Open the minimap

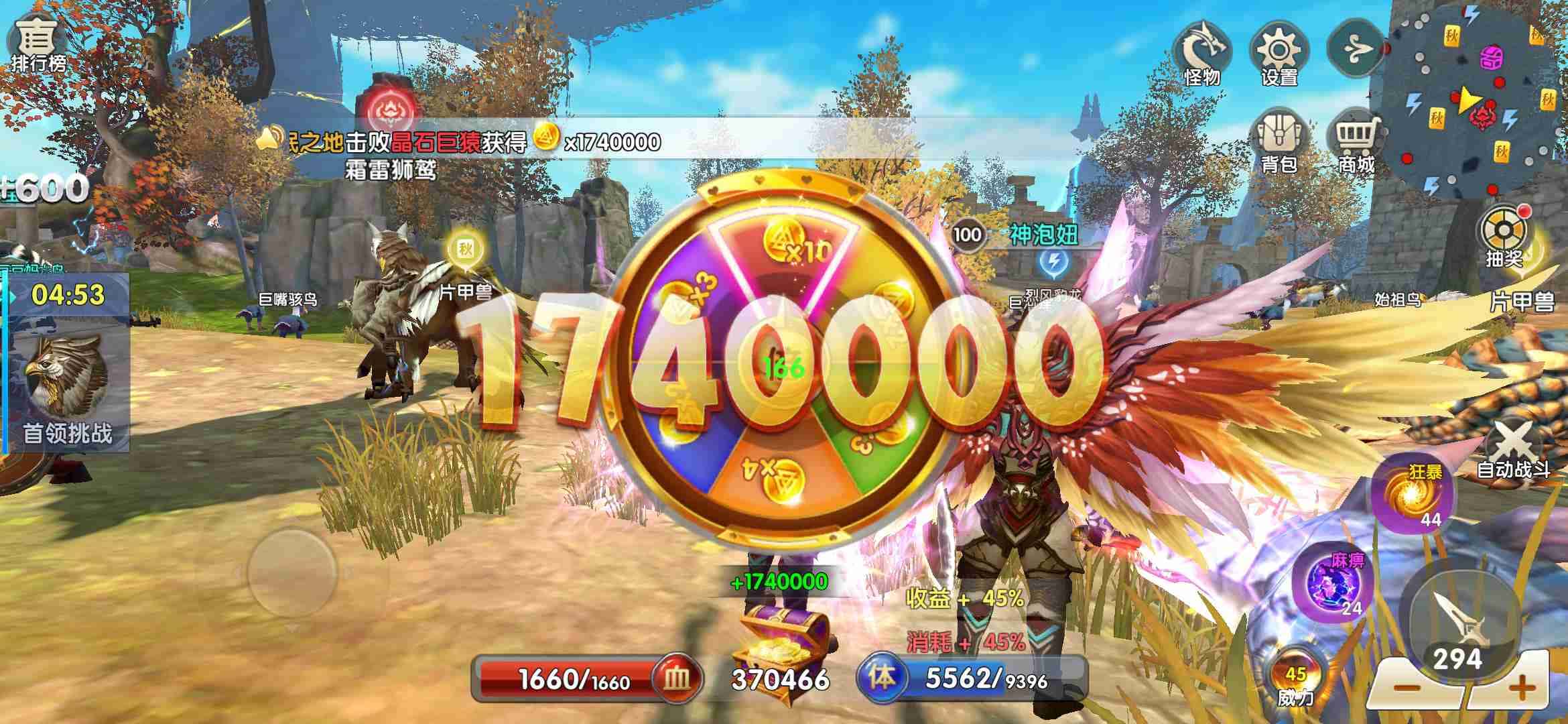1474,101
